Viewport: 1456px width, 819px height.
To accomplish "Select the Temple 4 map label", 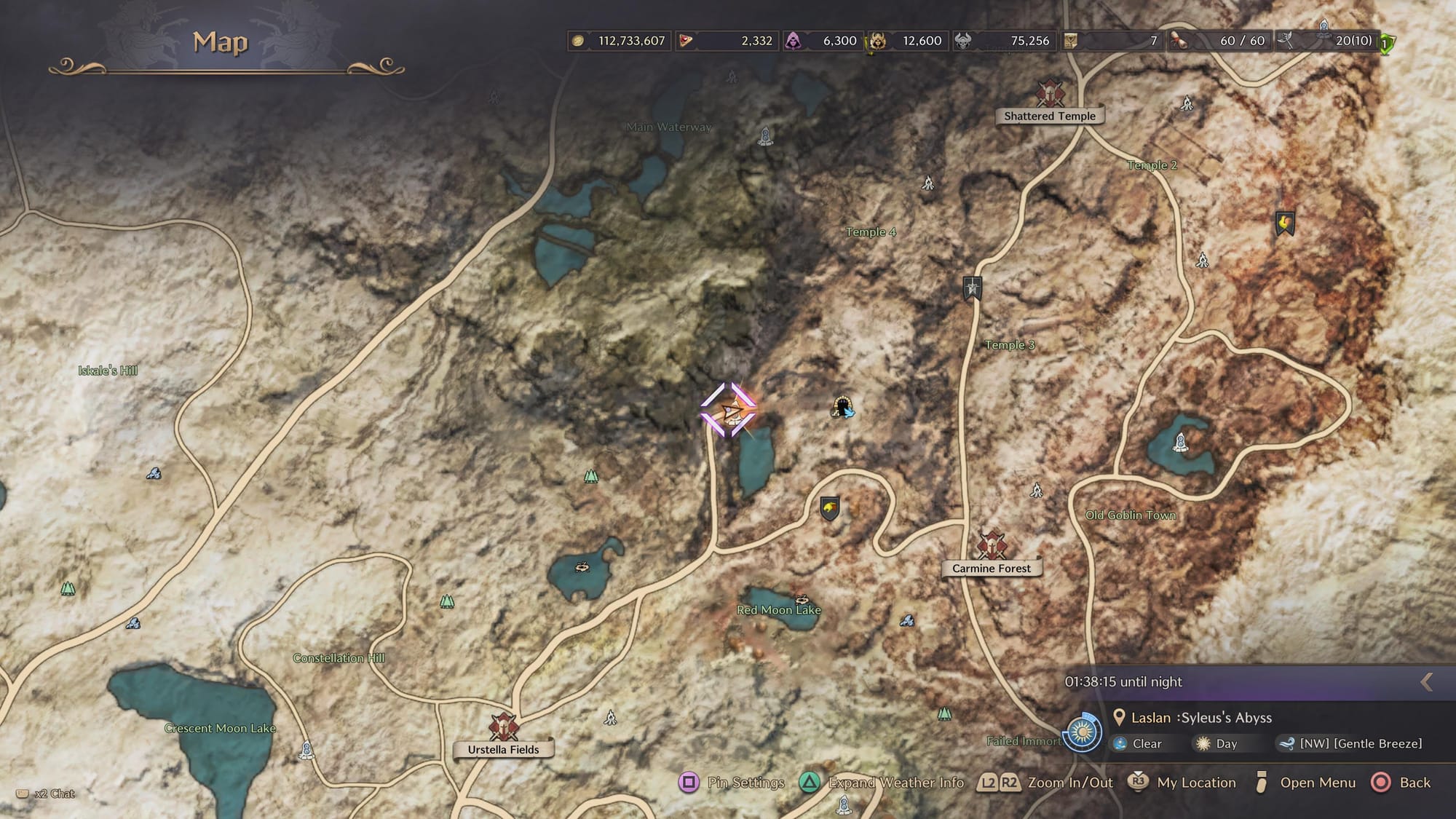I will click(871, 232).
